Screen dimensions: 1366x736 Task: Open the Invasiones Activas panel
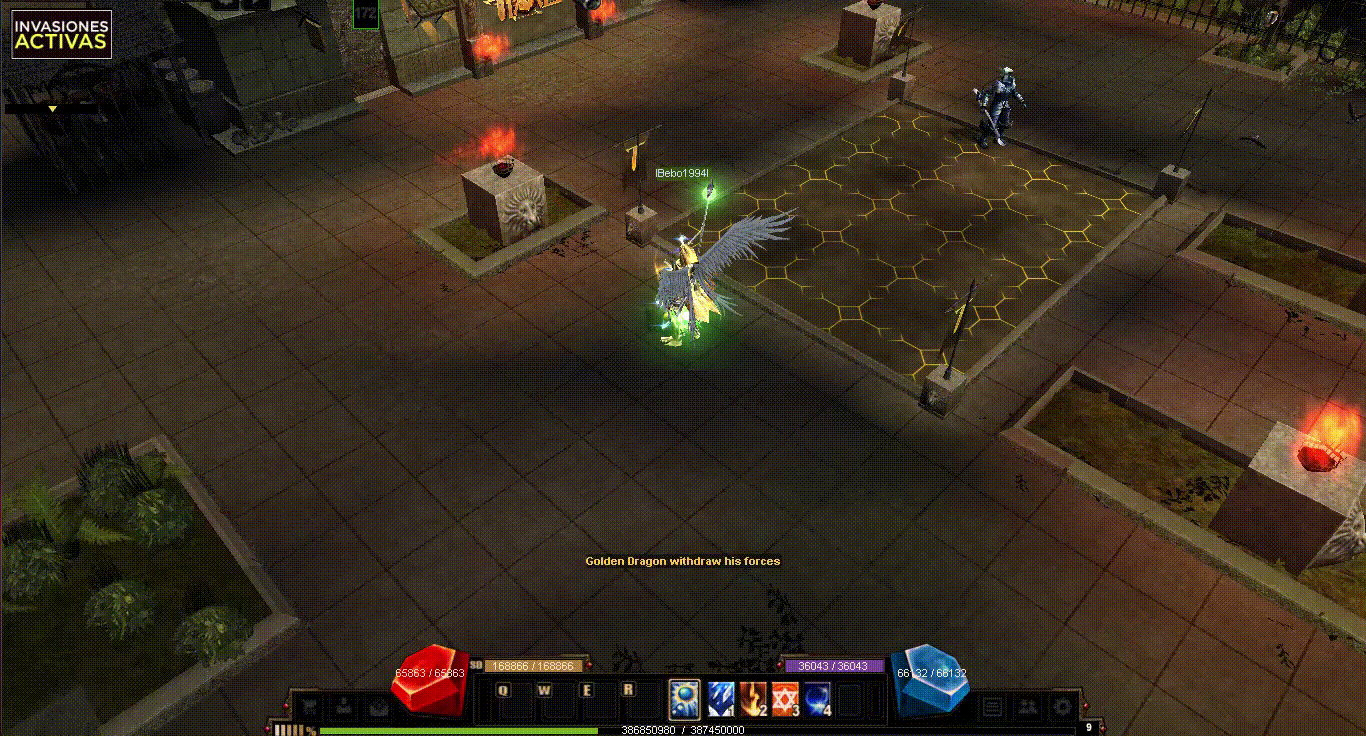61,33
